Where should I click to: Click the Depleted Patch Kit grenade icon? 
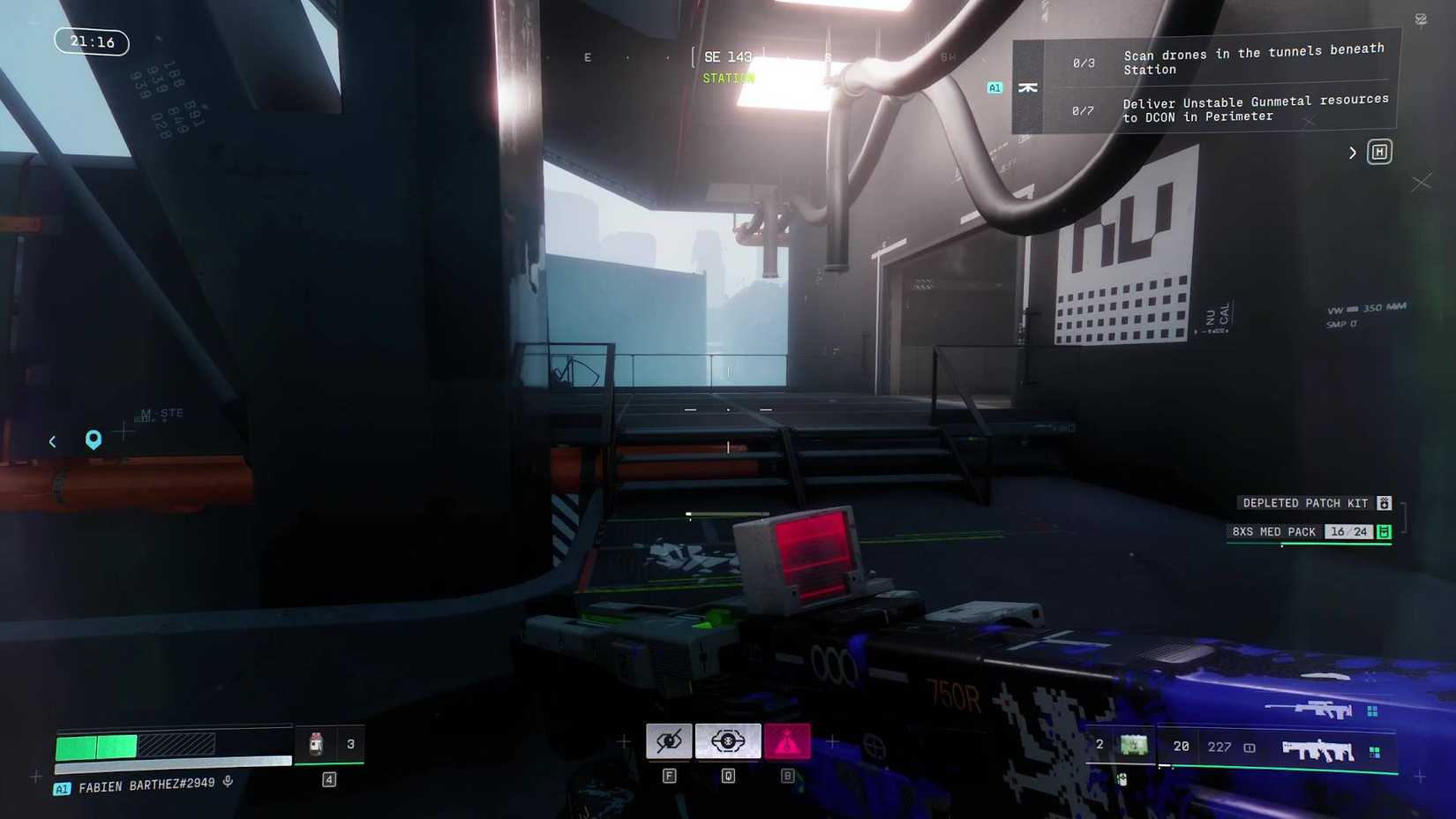click(1384, 503)
